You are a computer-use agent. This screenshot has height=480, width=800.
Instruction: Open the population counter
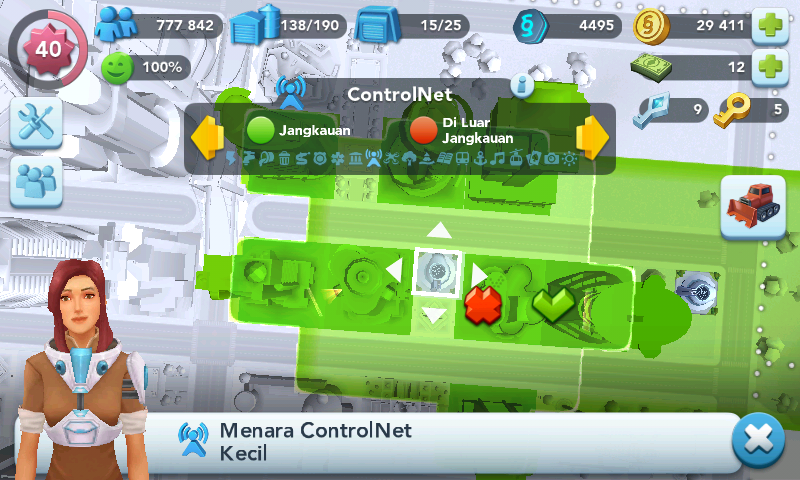tap(160, 25)
